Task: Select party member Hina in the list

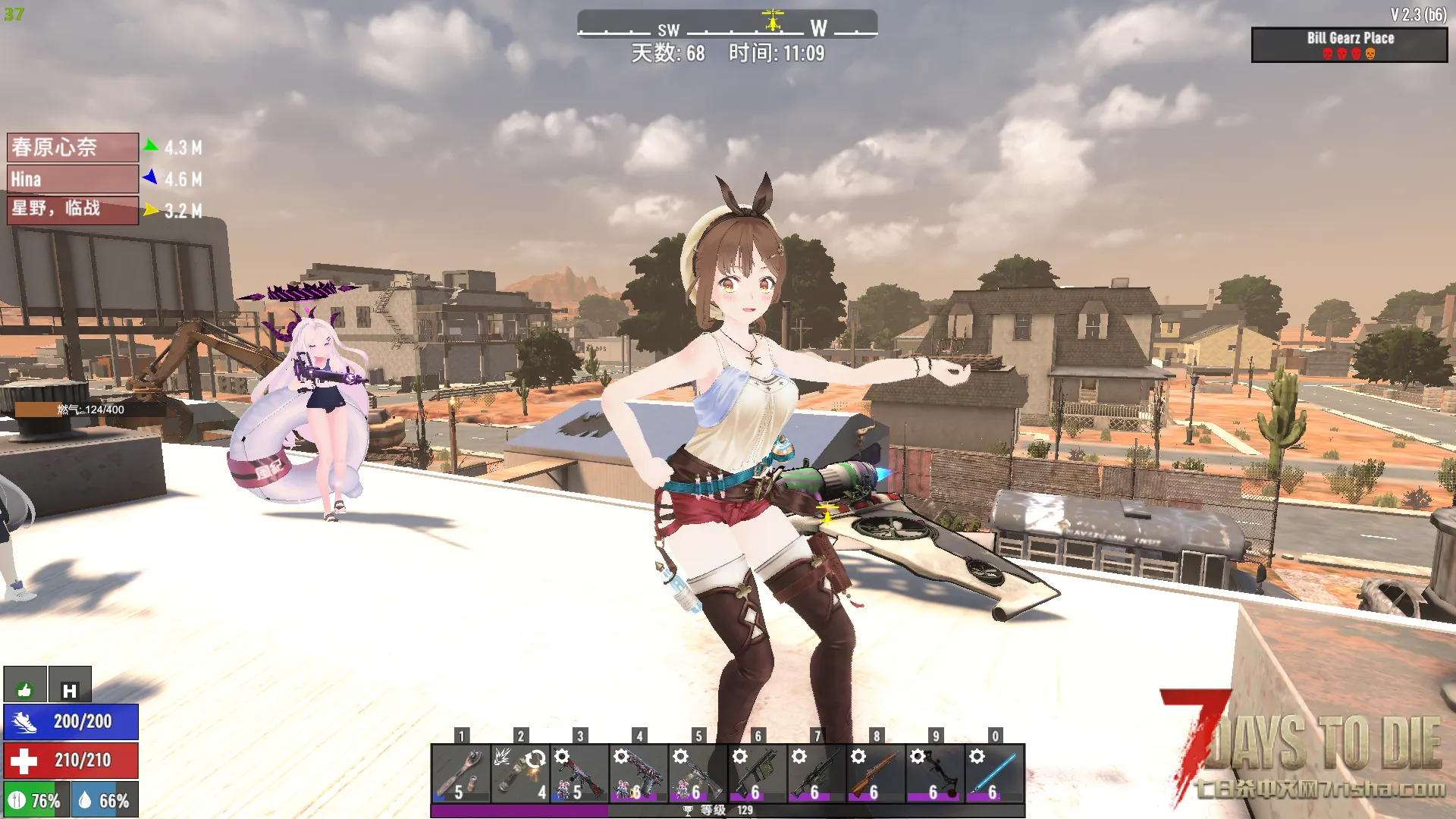Action: (x=73, y=179)
